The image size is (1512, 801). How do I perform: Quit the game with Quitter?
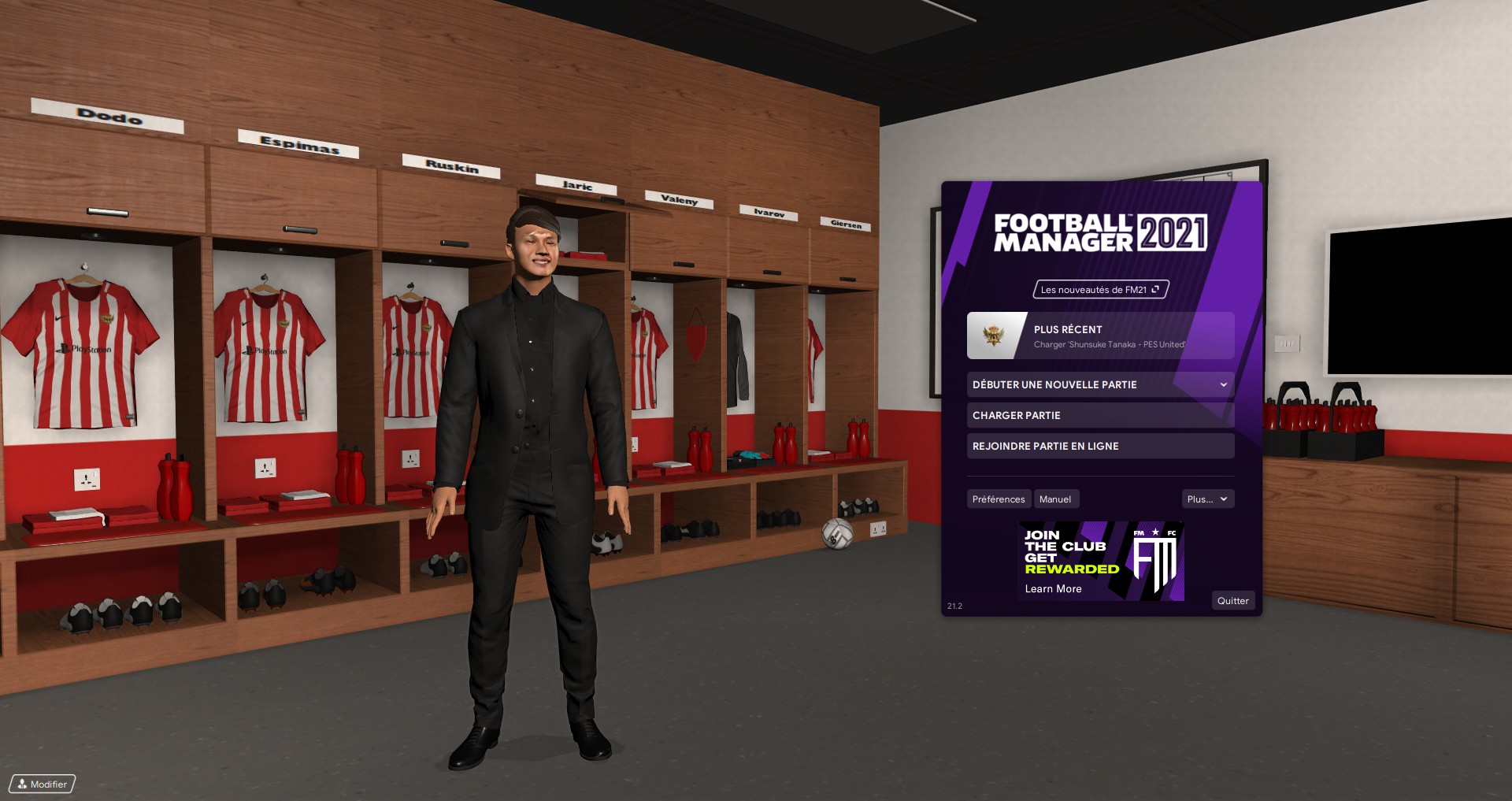1232,601
